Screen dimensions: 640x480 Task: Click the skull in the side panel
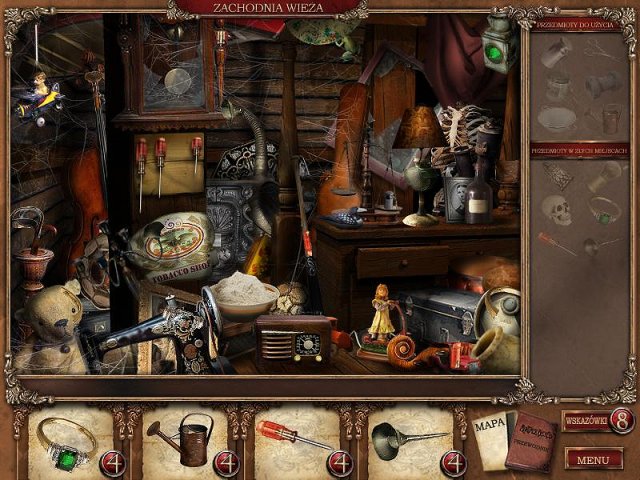pos(556,208)
